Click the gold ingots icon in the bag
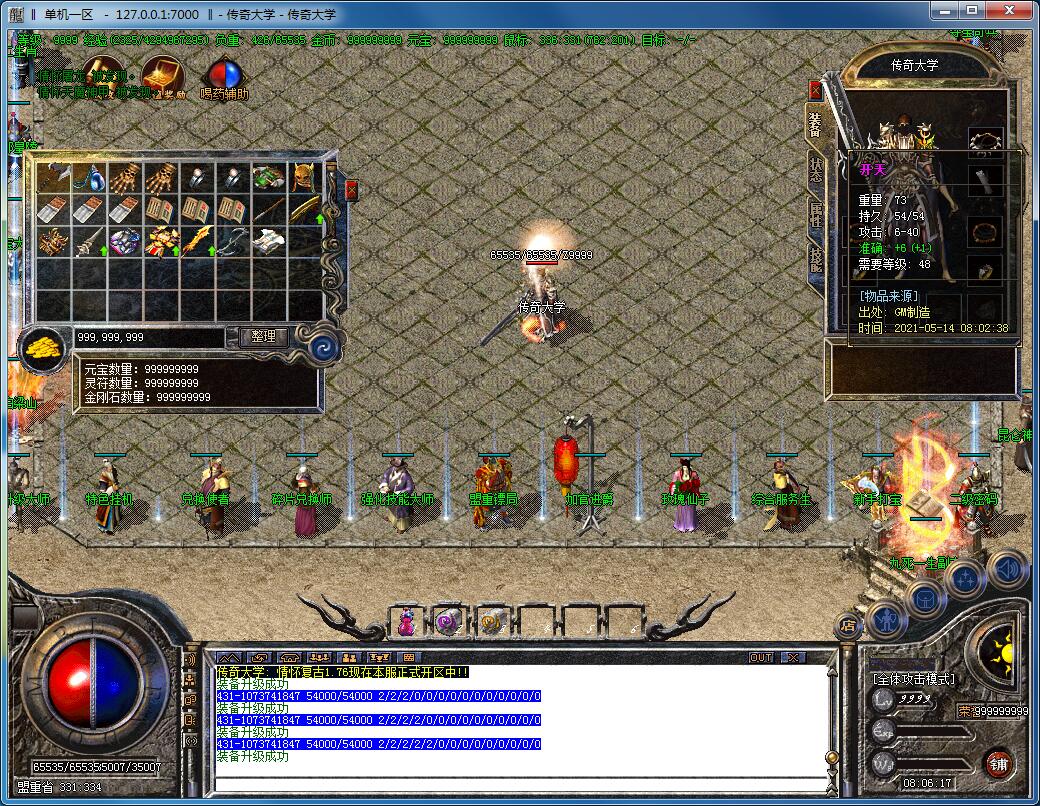1040x806 pixels. 40,348
